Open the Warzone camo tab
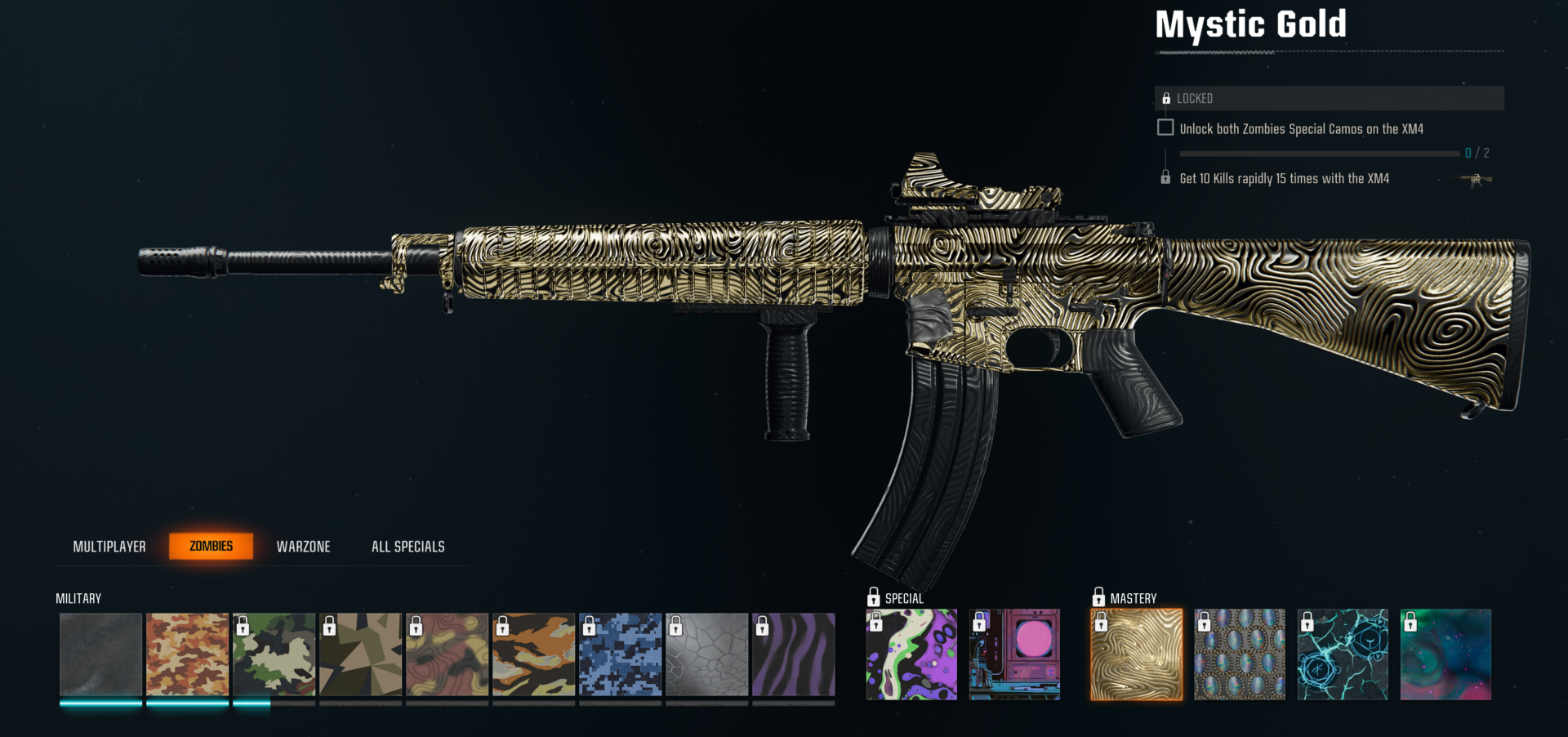Screen dimensions: 1568x737 303,547
